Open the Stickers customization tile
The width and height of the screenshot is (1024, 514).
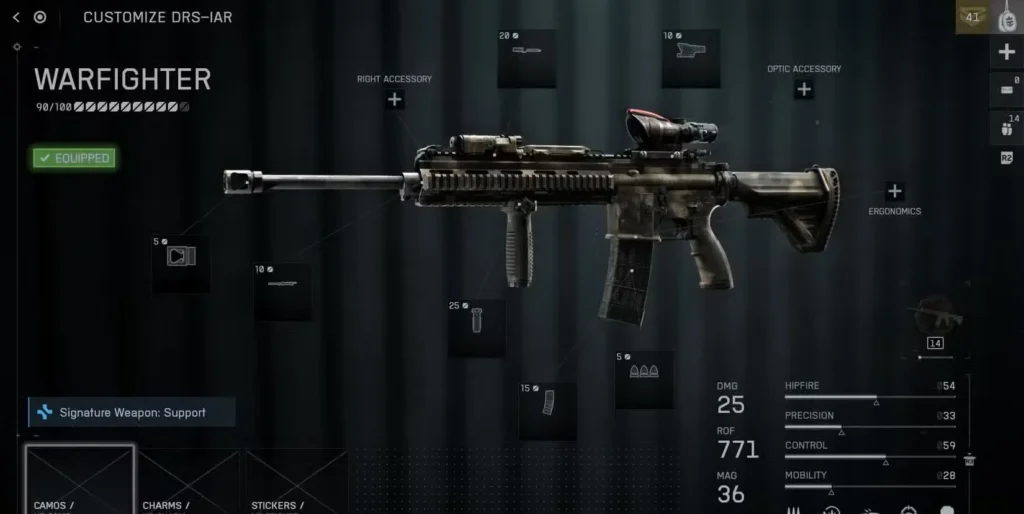[296, 481]
